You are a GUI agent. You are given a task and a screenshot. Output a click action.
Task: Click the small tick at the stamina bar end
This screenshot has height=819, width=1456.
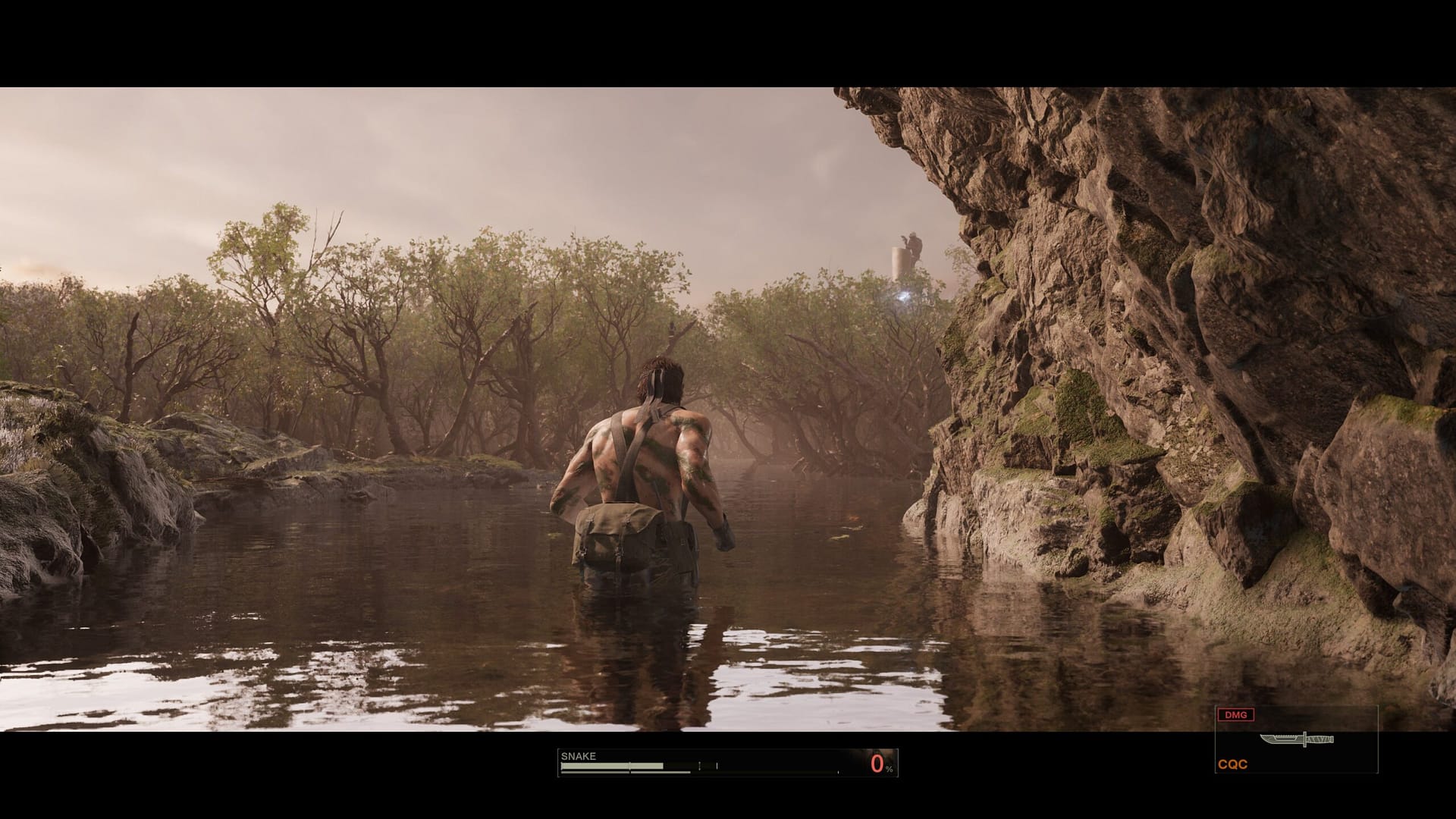(839, 772)
